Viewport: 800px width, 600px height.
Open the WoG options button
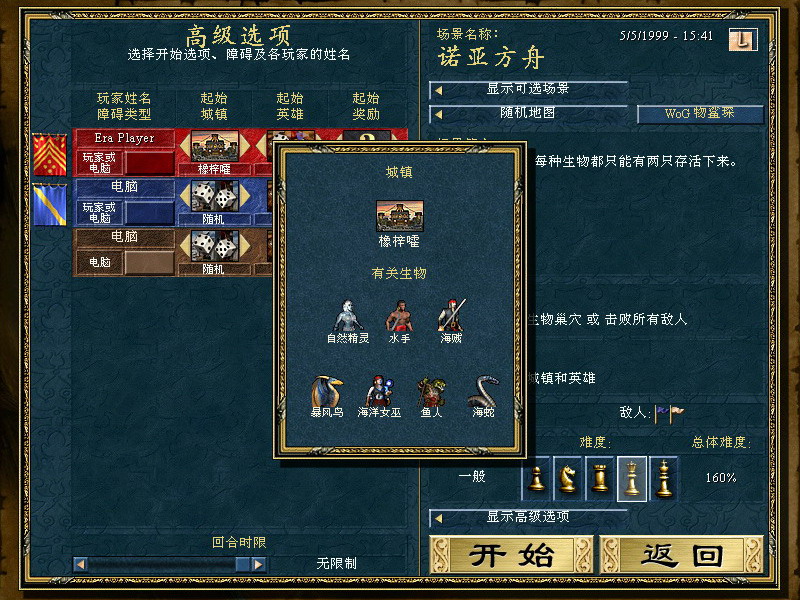[700, 113]
